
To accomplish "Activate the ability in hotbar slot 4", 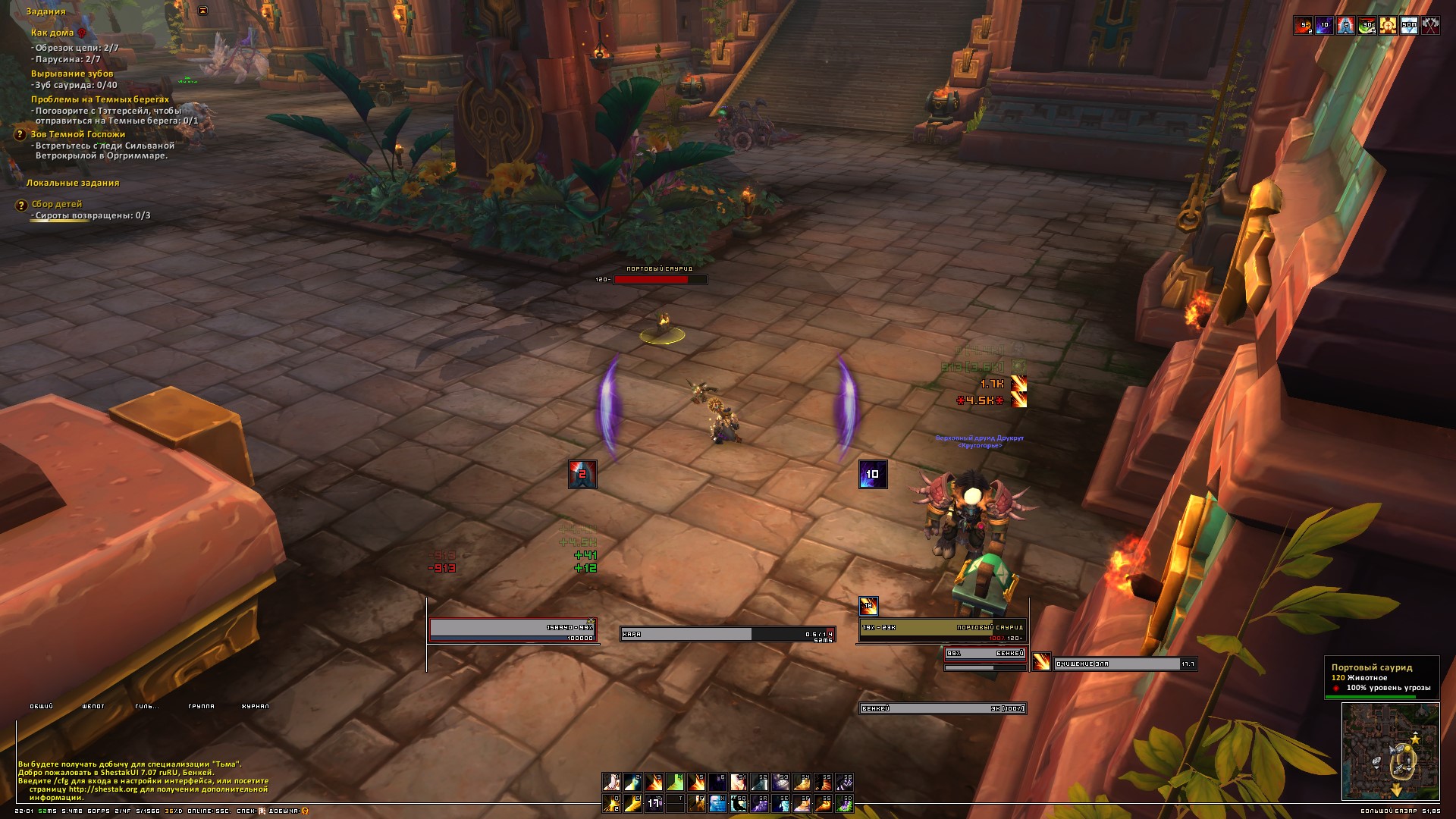I will (675, 782).
